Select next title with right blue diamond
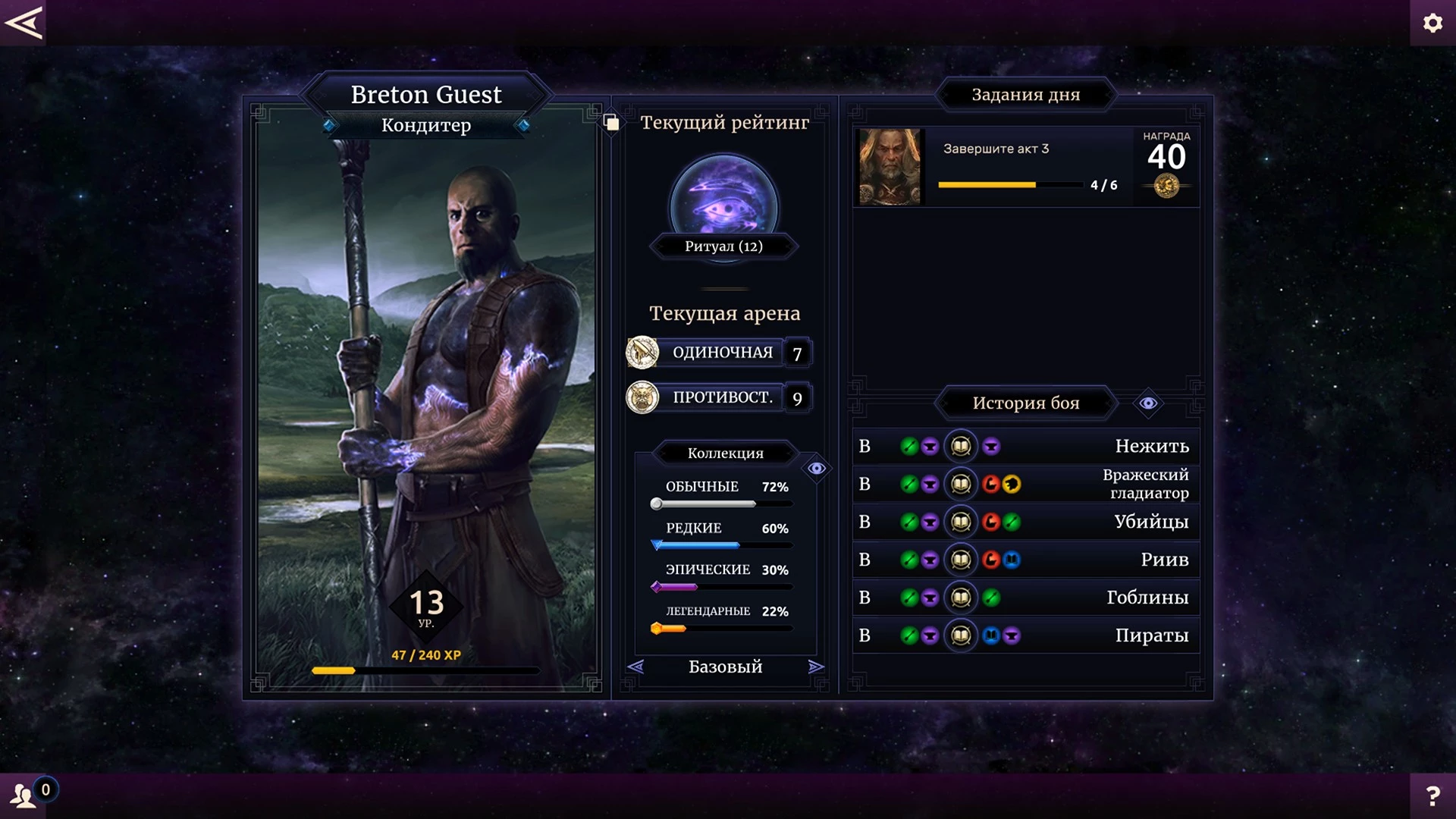This screenshot has height=819, width=1456. coord(522,125)
